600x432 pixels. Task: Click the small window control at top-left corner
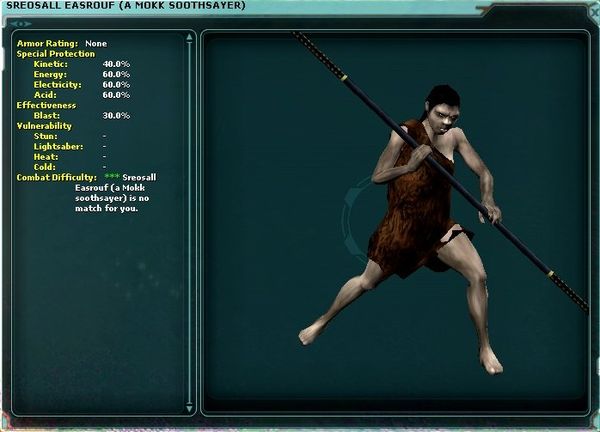pyautogui.click(x=20, y=22)
